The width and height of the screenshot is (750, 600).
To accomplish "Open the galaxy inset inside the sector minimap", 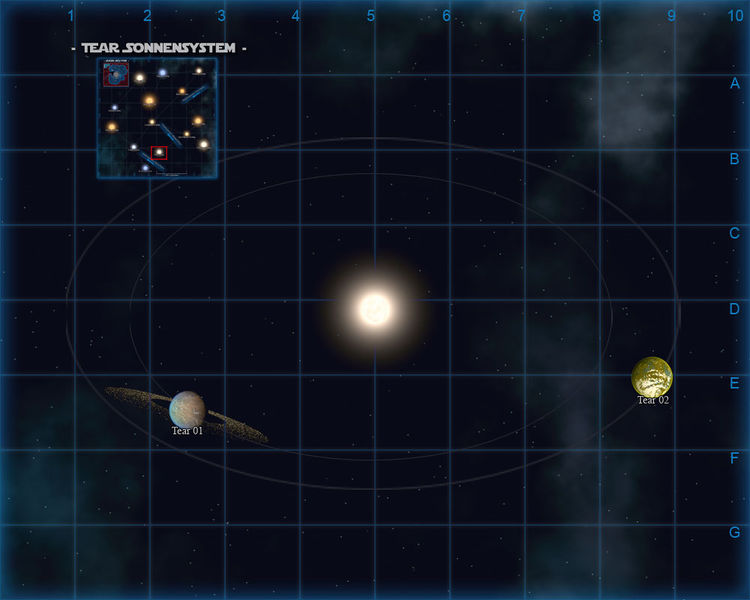I will 115,74.
